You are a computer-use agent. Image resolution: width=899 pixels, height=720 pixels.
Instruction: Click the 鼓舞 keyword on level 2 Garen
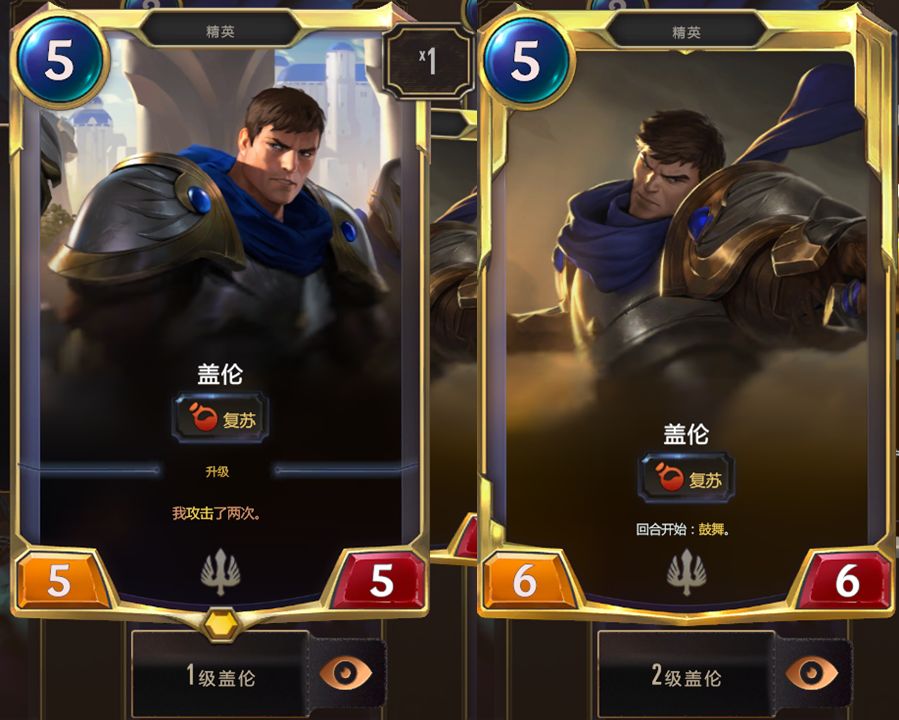click(711, 529)
